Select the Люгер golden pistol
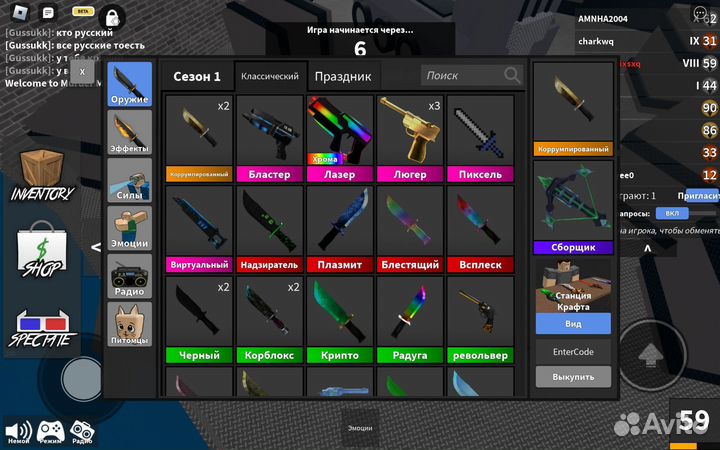The height and width of the screenshot is (450, 720). point(410,138)
